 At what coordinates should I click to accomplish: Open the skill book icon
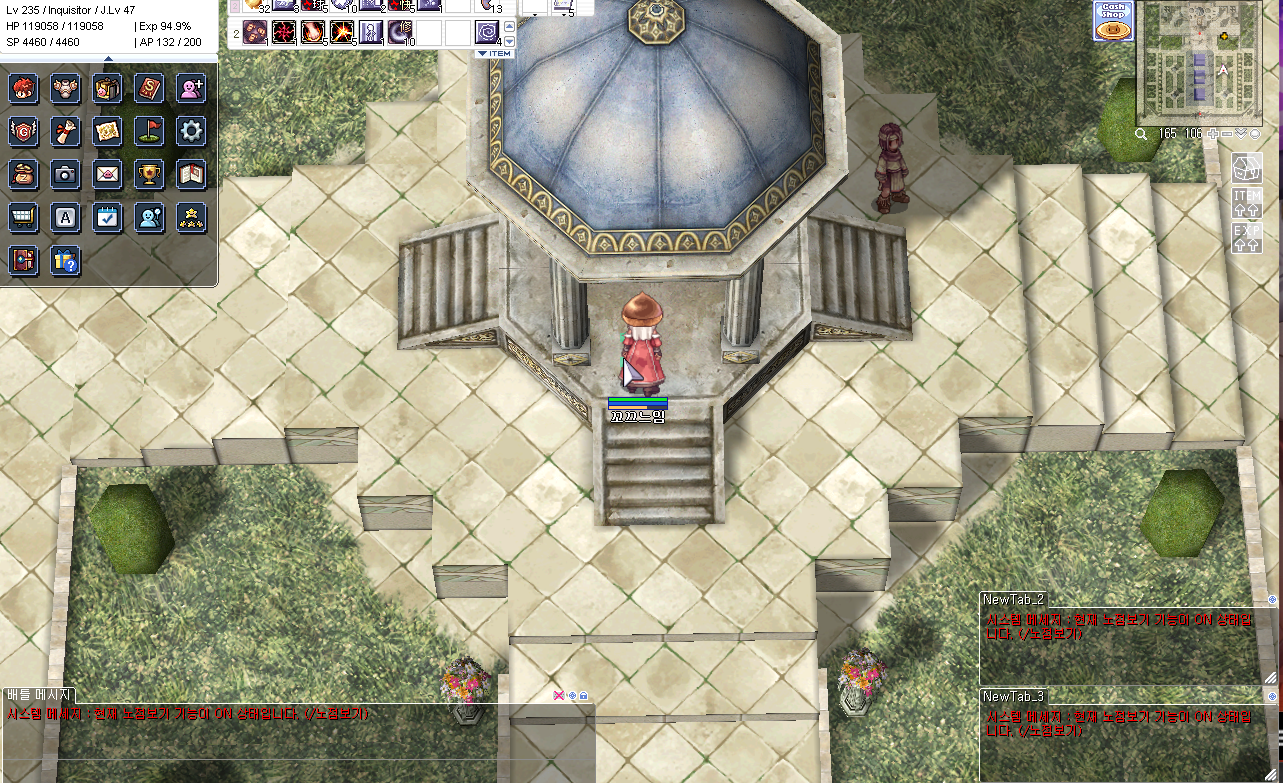(149, 88)
